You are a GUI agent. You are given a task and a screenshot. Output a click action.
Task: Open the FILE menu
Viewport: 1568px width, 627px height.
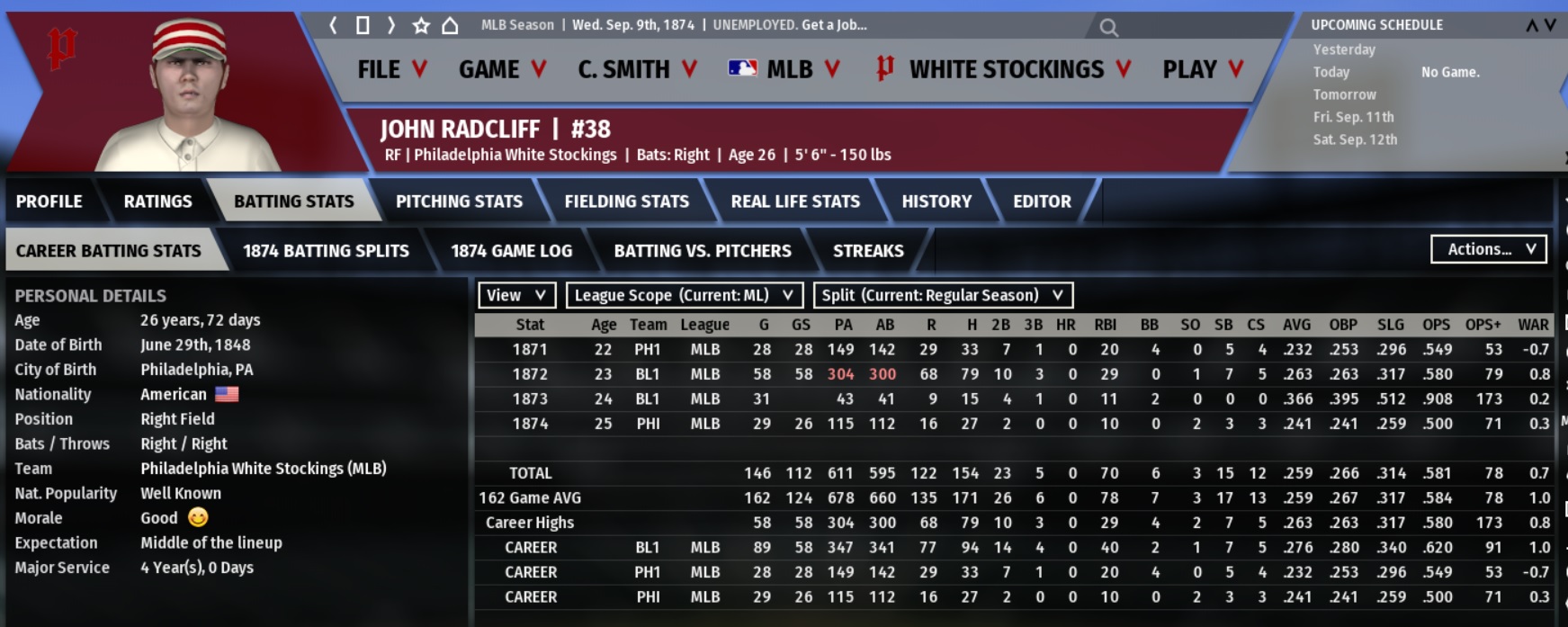(x=391, y=69)
